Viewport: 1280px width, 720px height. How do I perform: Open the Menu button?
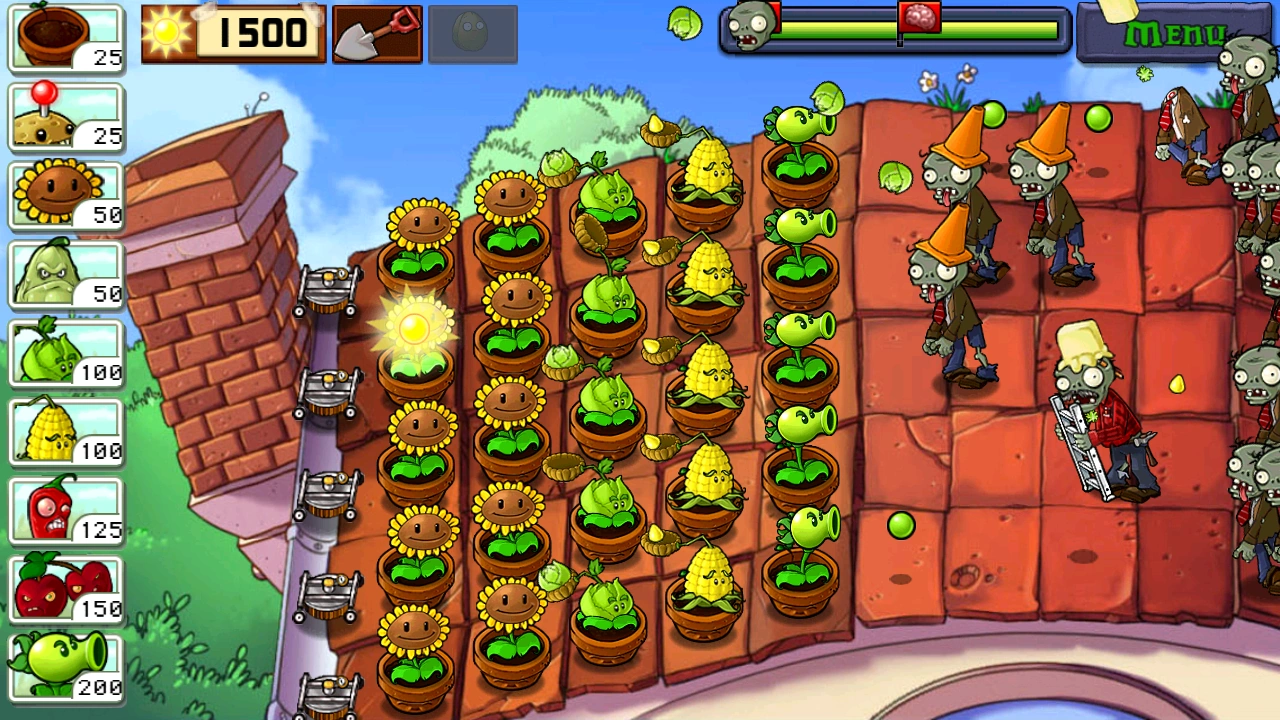point(1173,34)
